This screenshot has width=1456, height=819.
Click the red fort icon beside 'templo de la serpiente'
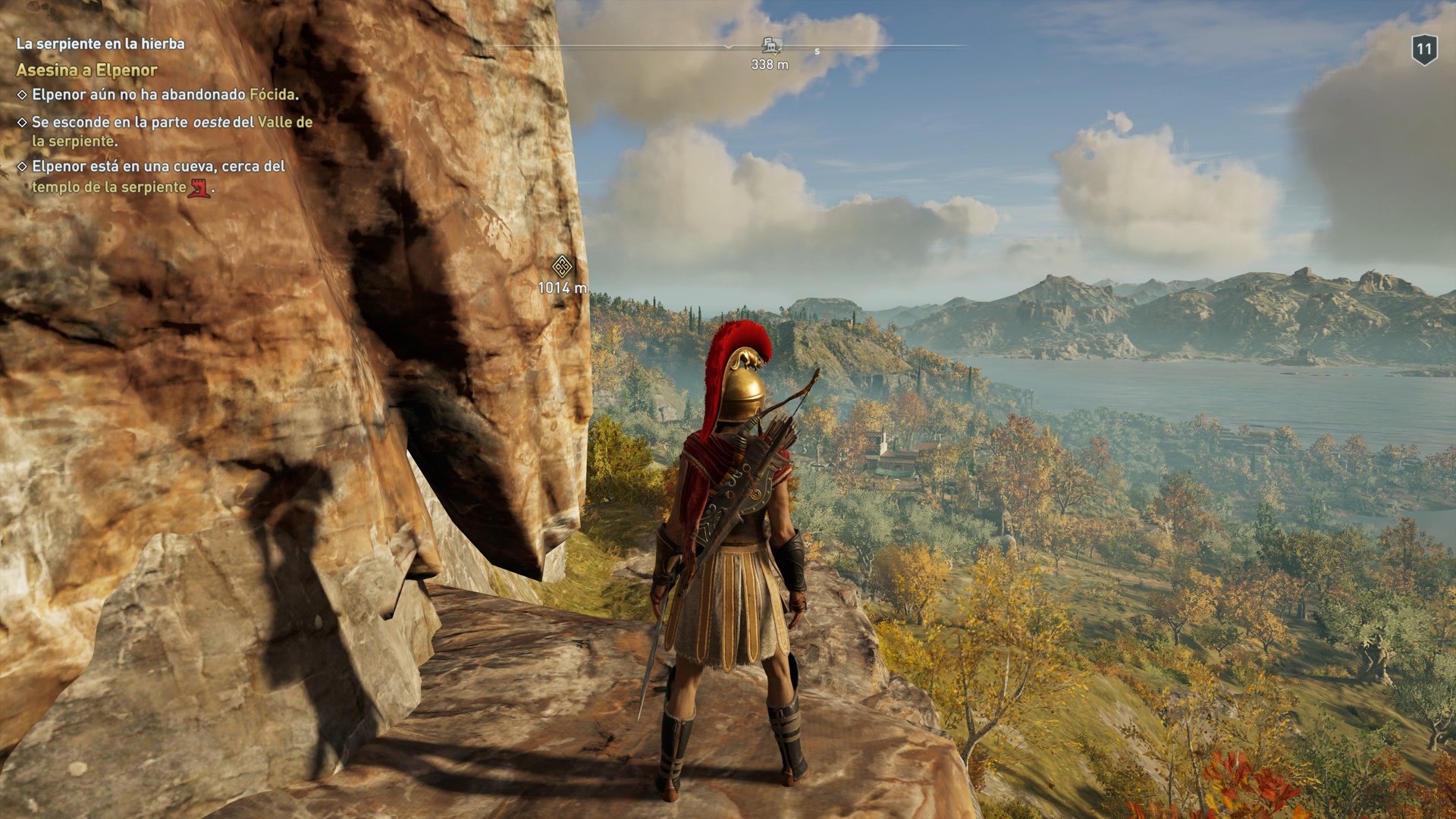tap(199, 187)
